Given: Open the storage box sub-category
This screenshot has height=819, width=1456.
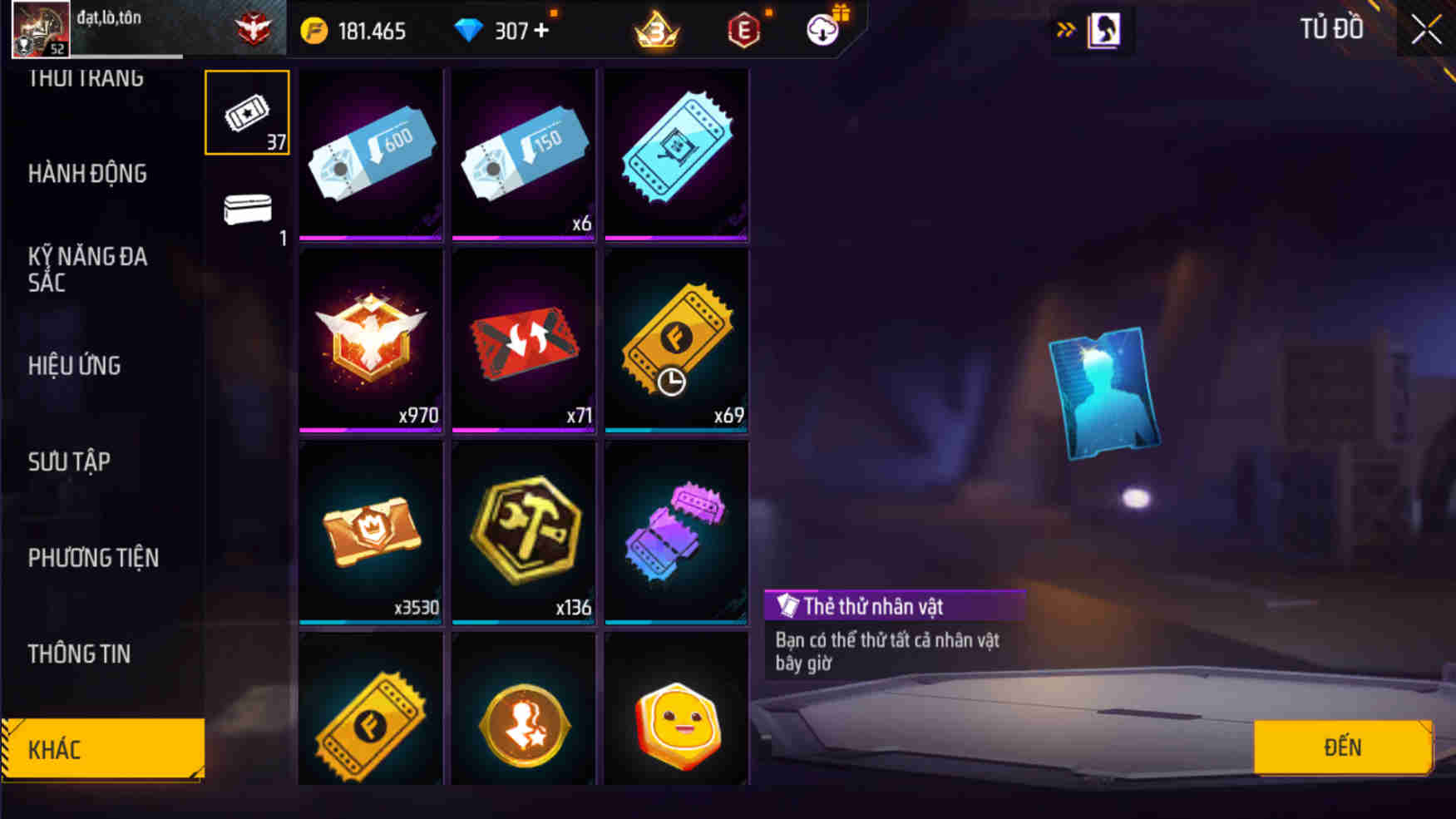Looking at the screenshot, I should click(x=246, y=210).
